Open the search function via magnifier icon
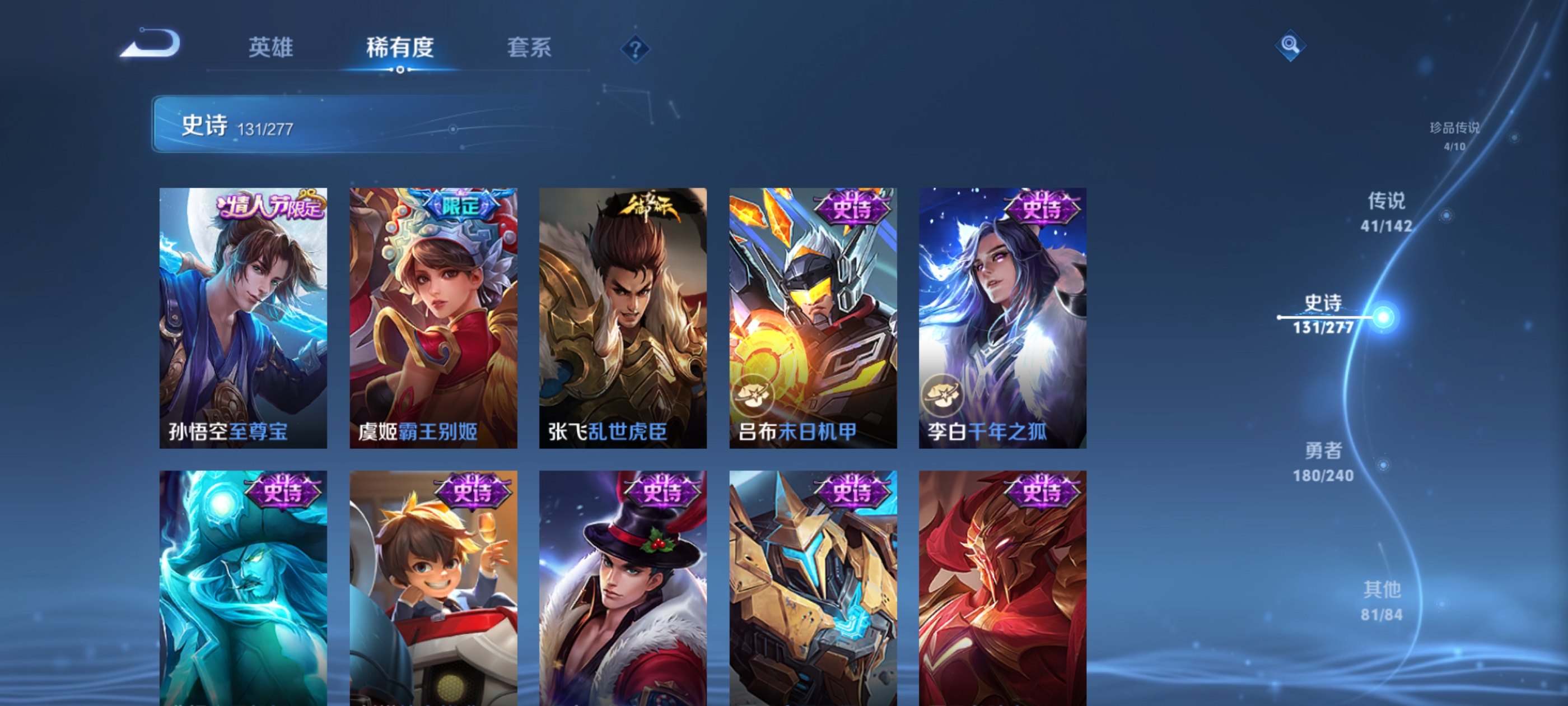The height and width of the screenshot is (706, 1568). 1292,45
